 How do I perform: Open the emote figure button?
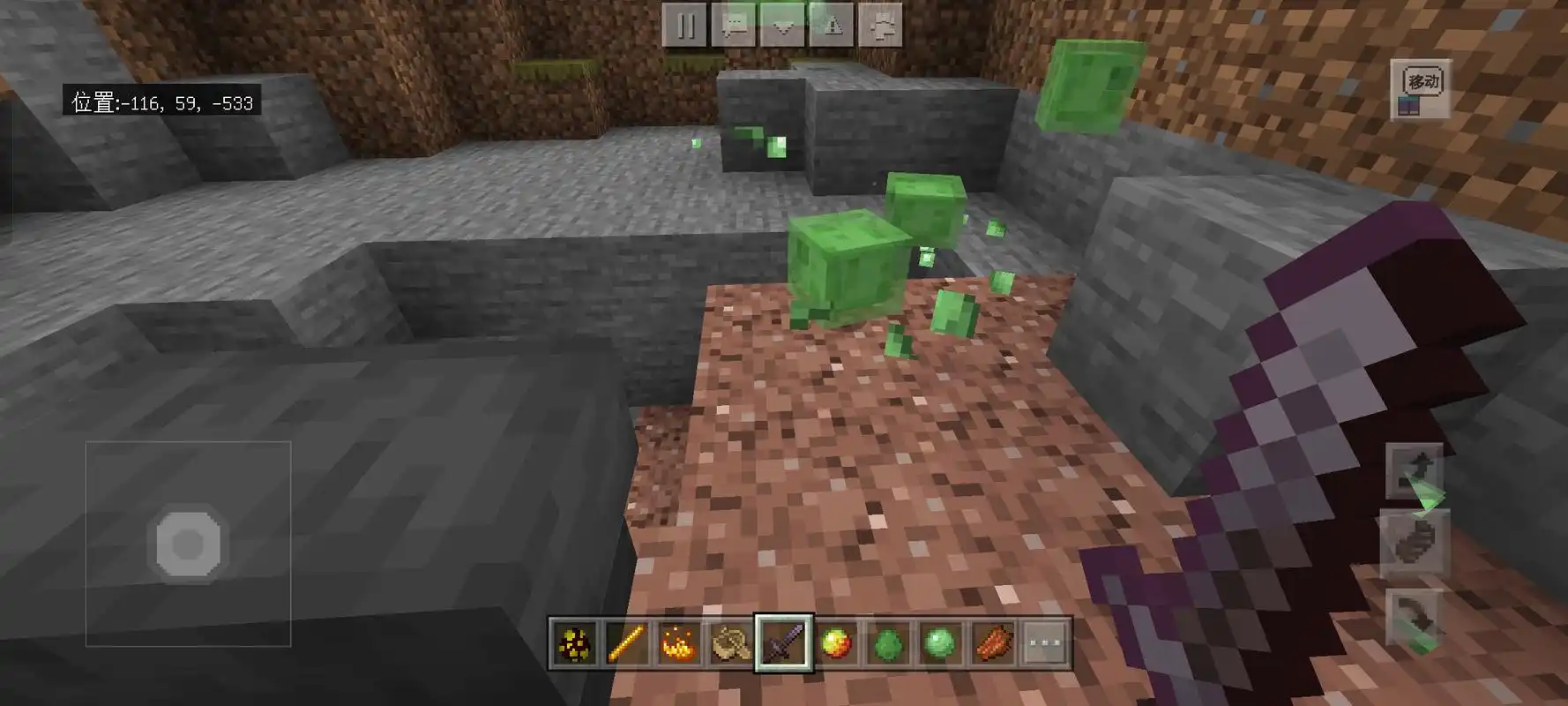click(x=880, y=25)
